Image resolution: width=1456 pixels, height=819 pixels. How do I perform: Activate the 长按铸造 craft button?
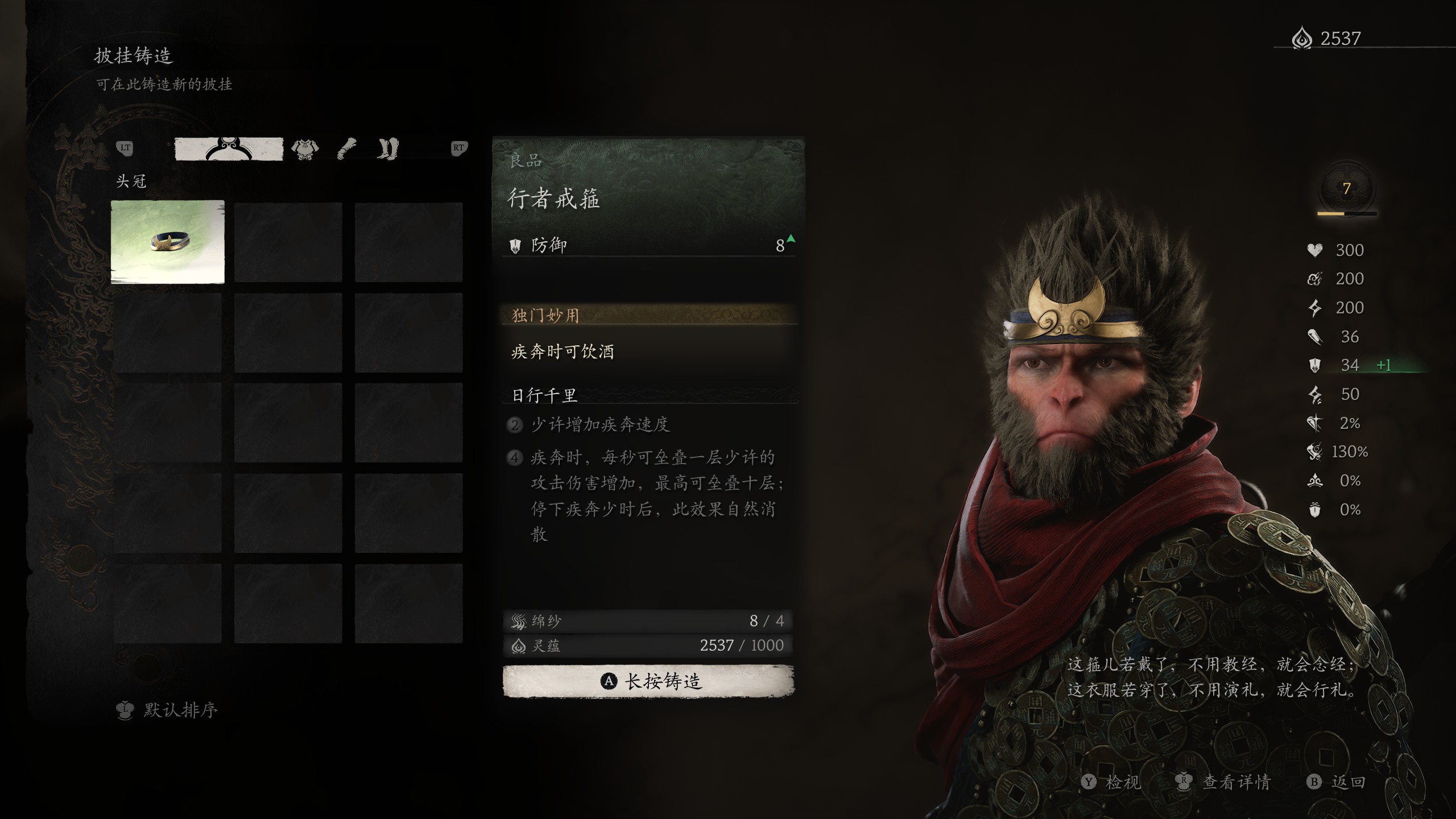click(x=648, y=681)
